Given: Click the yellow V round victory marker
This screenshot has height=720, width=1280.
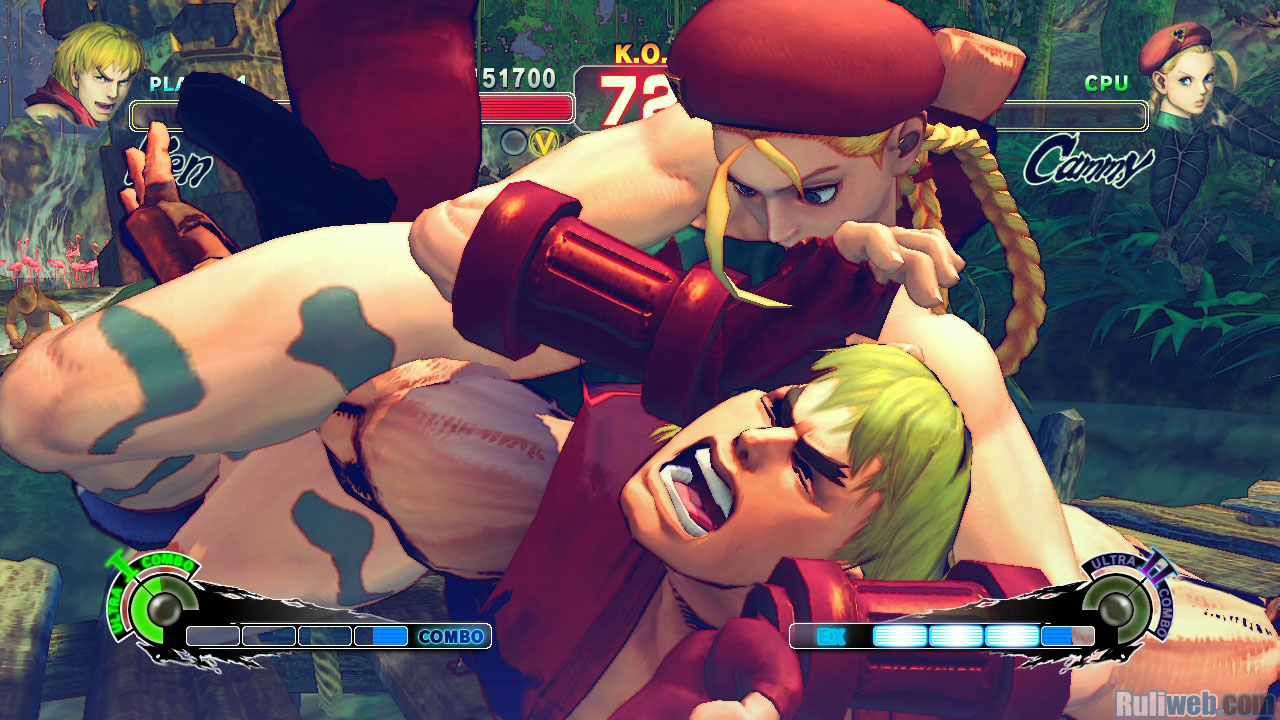Looking at the screenshot, I should [x=543, y=143].
